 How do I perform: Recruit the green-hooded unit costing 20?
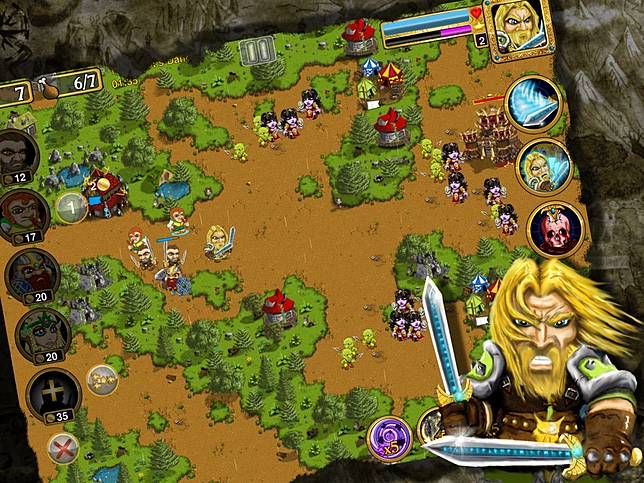click(41, 334)
